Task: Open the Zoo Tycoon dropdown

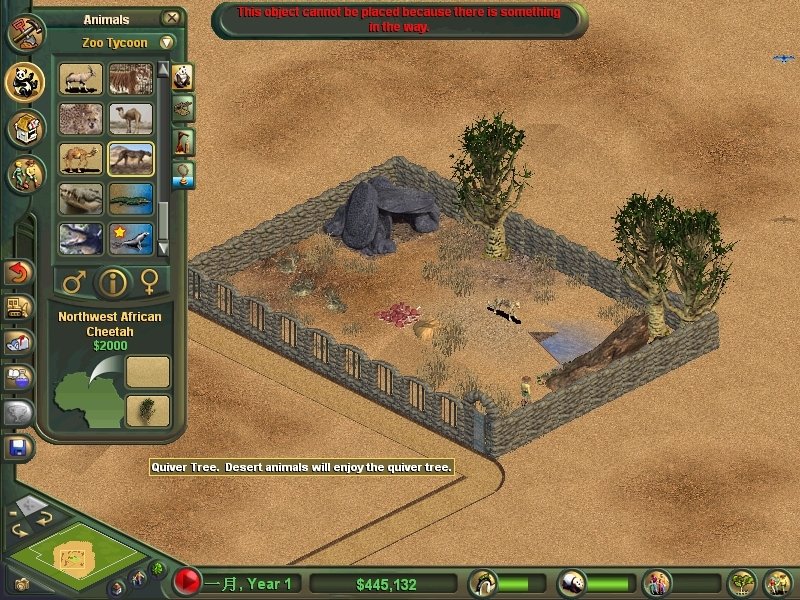Action: click(166, 43)
